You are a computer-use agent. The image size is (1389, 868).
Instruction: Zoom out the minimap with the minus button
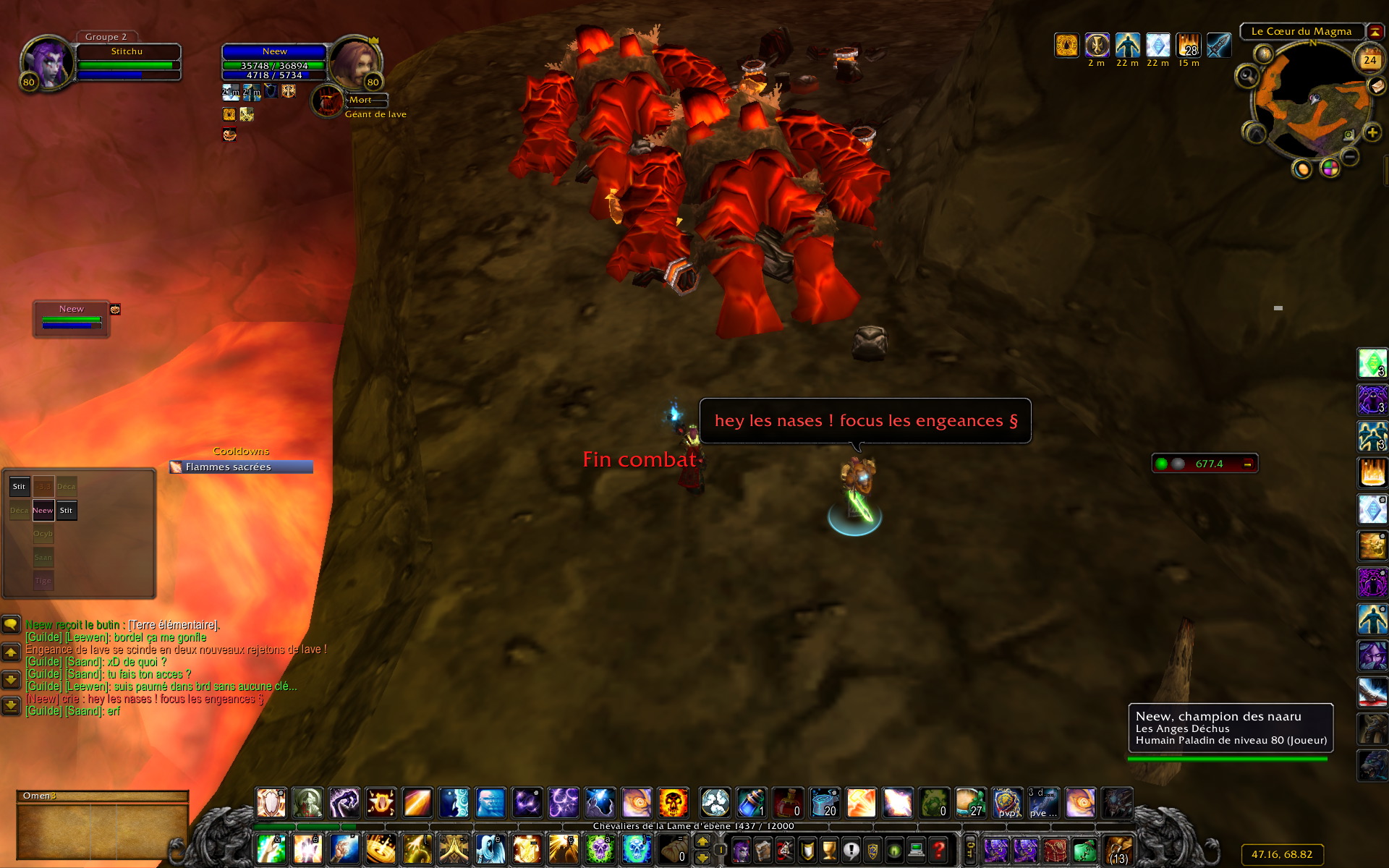(1350, 156)
